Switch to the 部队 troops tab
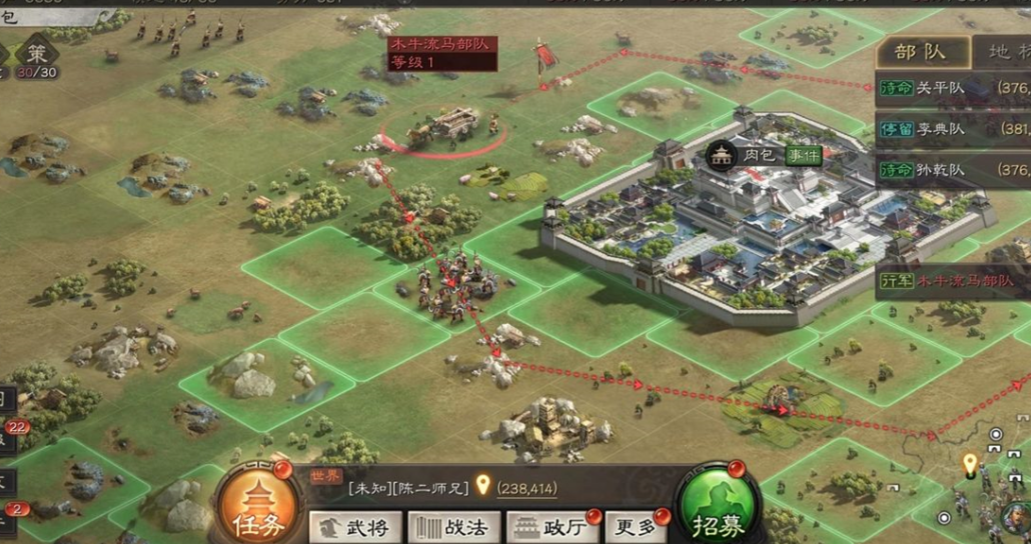The width and height of the screenshot is (1031, 544). [x=922, y=53]
